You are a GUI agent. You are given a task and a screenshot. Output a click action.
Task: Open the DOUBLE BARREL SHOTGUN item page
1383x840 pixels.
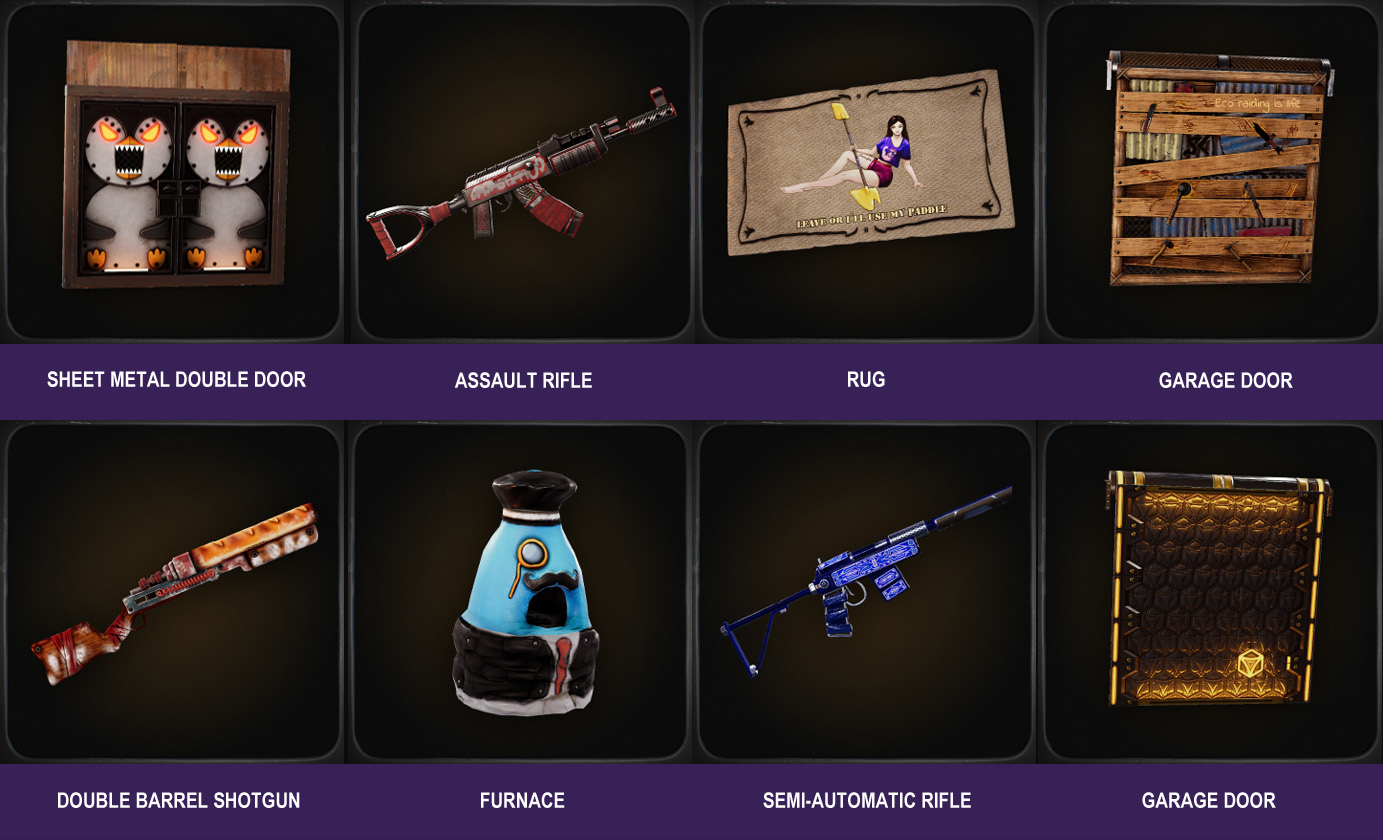click(177, 800)
